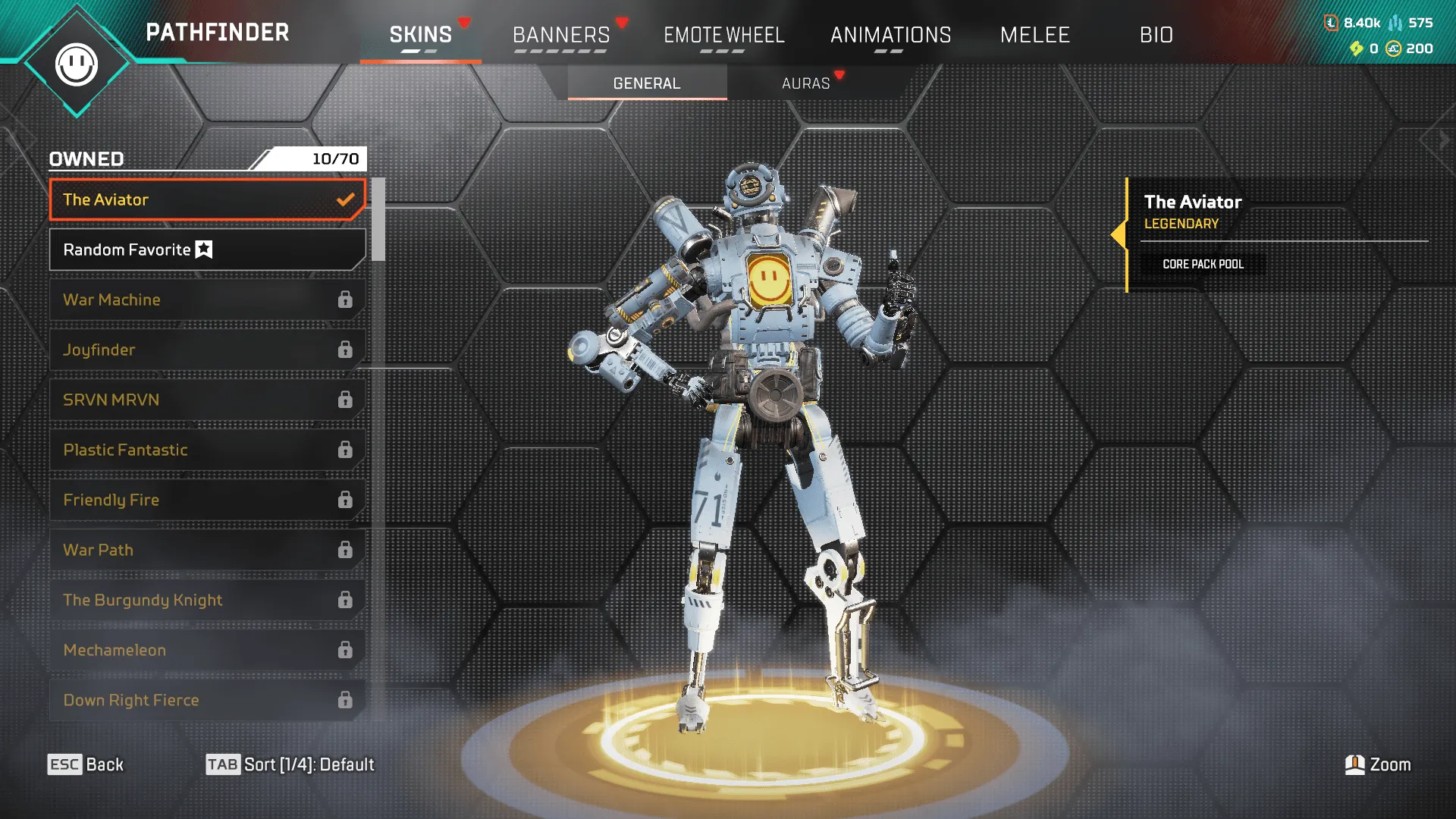Click the lock icon on Plastic Fantastic
Image resolution: width=1456 pixels, height=819 pixels.
pos(346,450)
